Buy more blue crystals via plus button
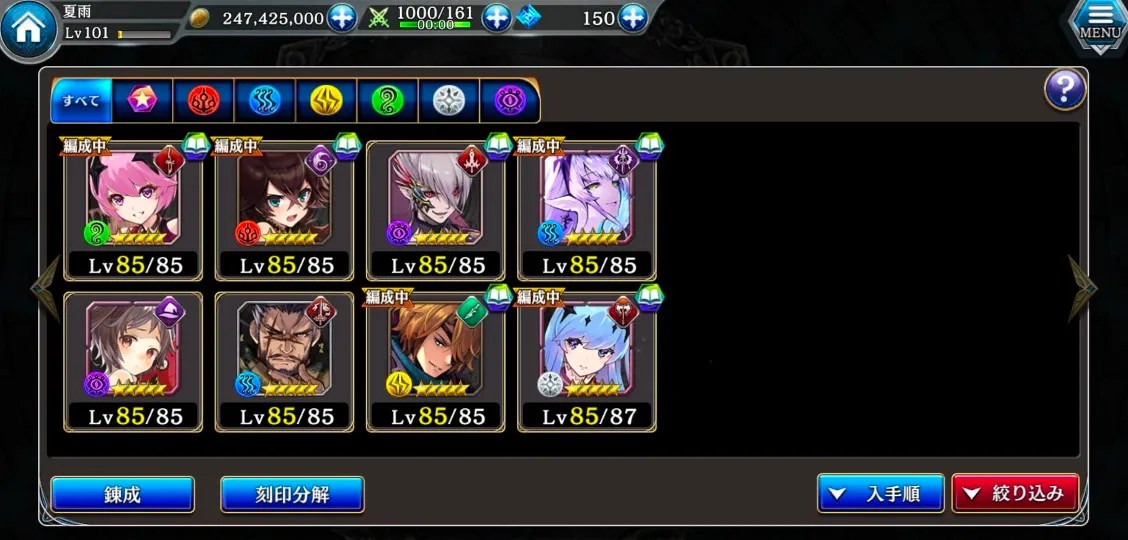The image size is (1128, 540). point(632,18)
